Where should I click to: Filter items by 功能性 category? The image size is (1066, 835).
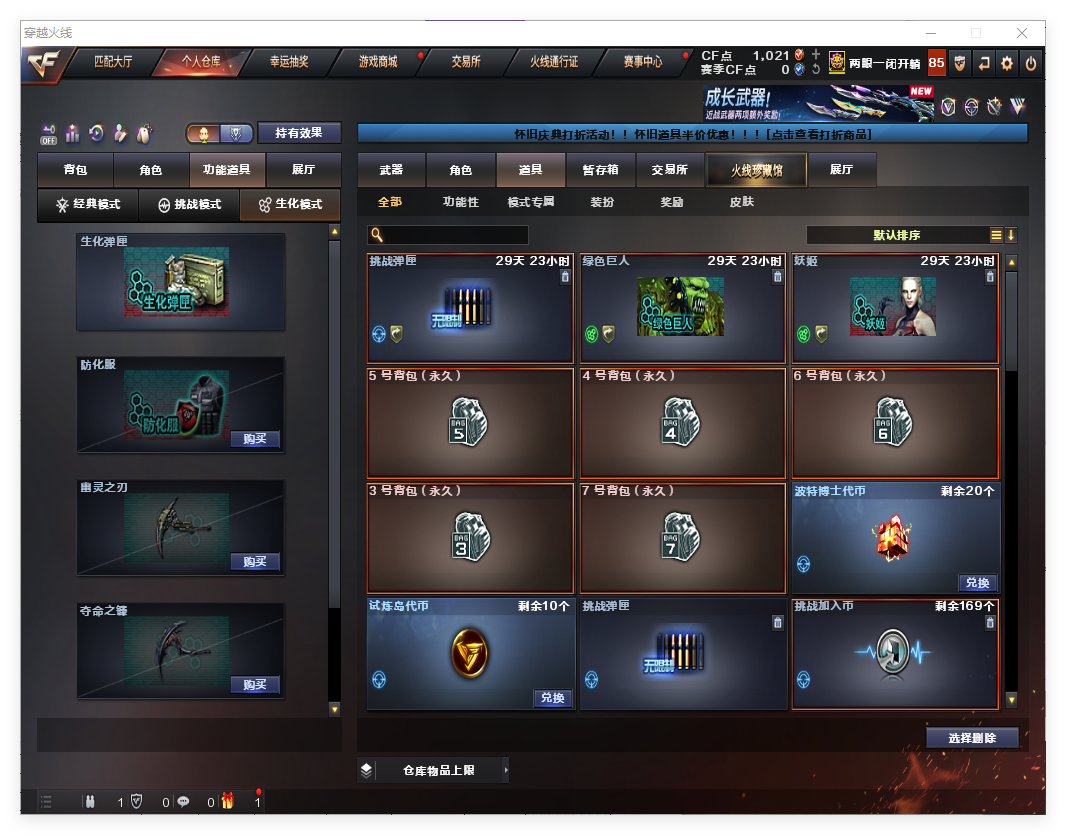tap(461, 202)
